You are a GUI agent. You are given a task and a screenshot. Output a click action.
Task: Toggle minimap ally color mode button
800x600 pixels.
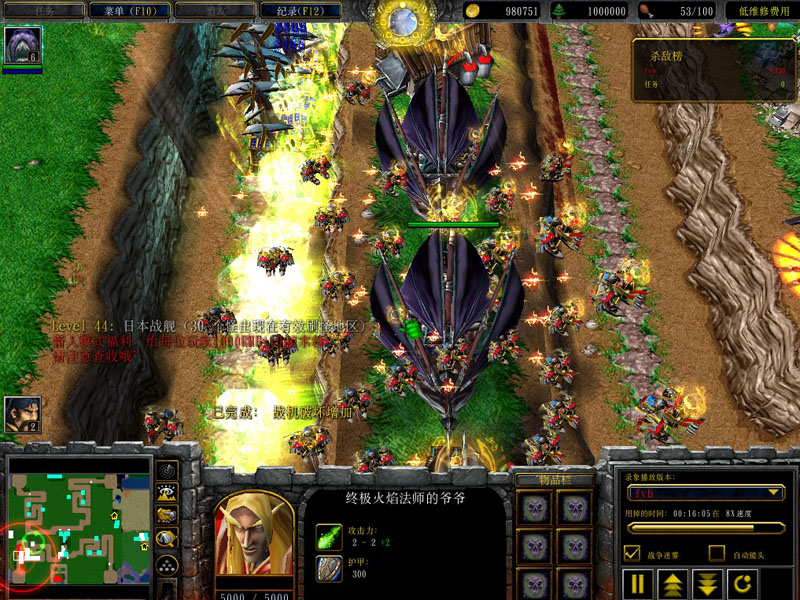(x=168, y=514)
